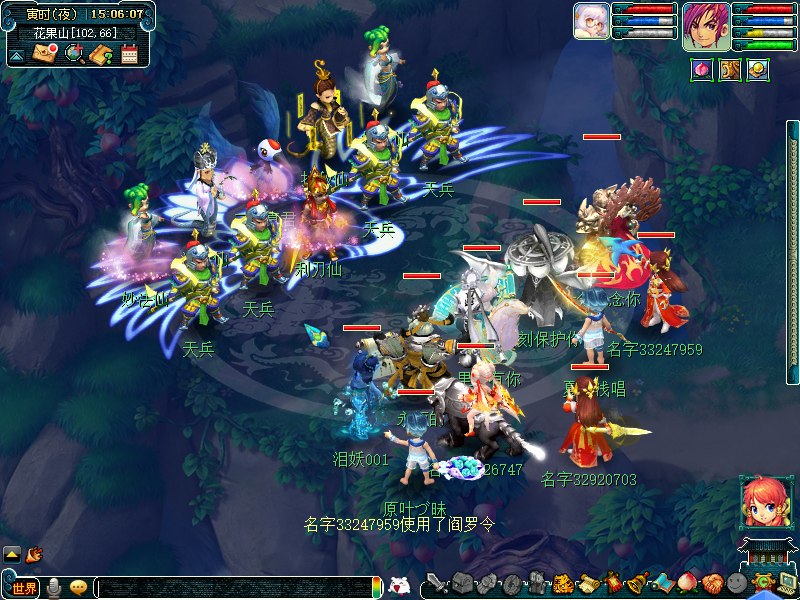Click the red-haired girl portrait
Screen dimensions: 800x600
point(760,502)
